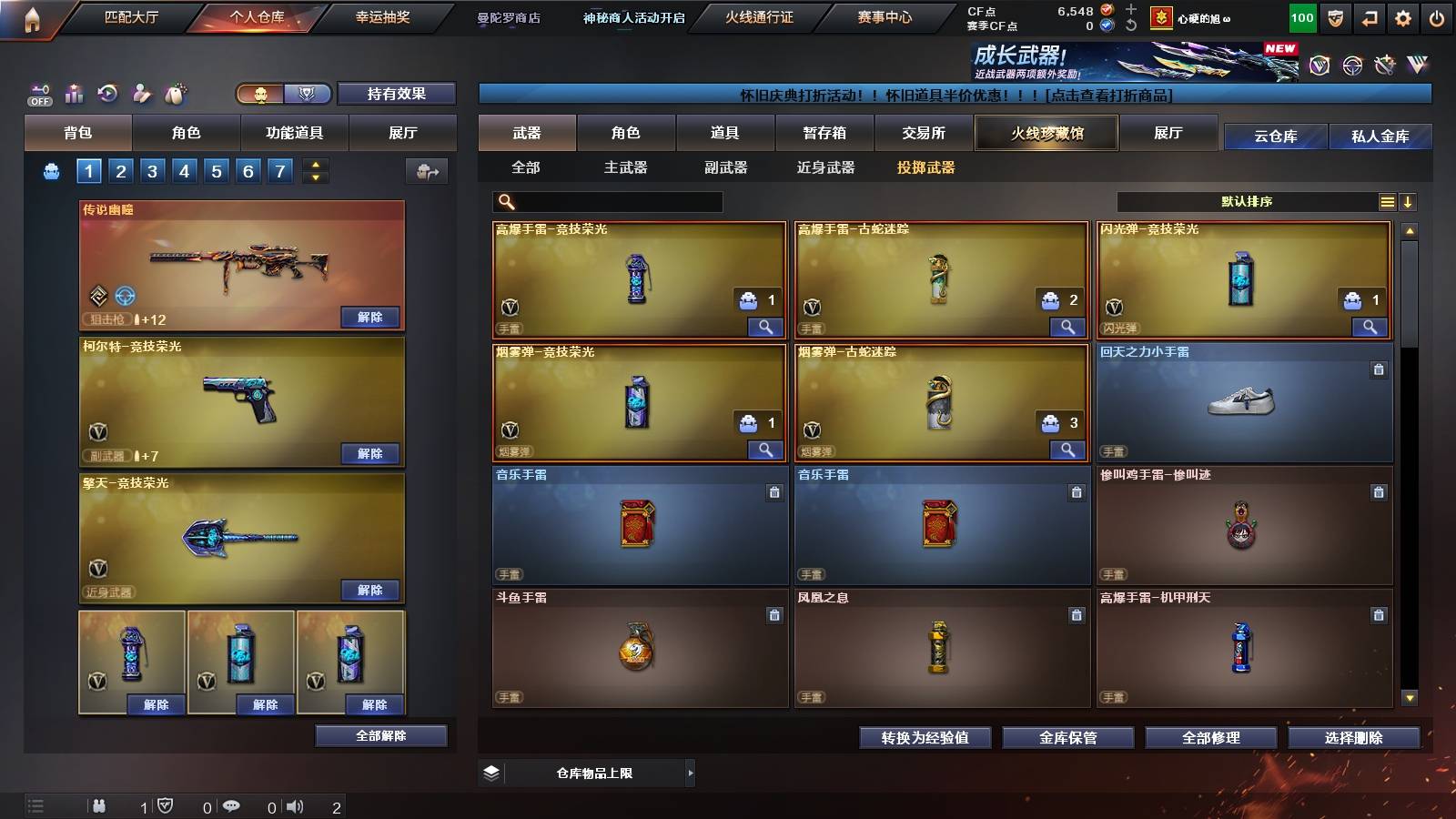Screen dimensions: 1456x819
Task: Click the trash icon on 回天之力小手雷
Action: click(1380, 369)
